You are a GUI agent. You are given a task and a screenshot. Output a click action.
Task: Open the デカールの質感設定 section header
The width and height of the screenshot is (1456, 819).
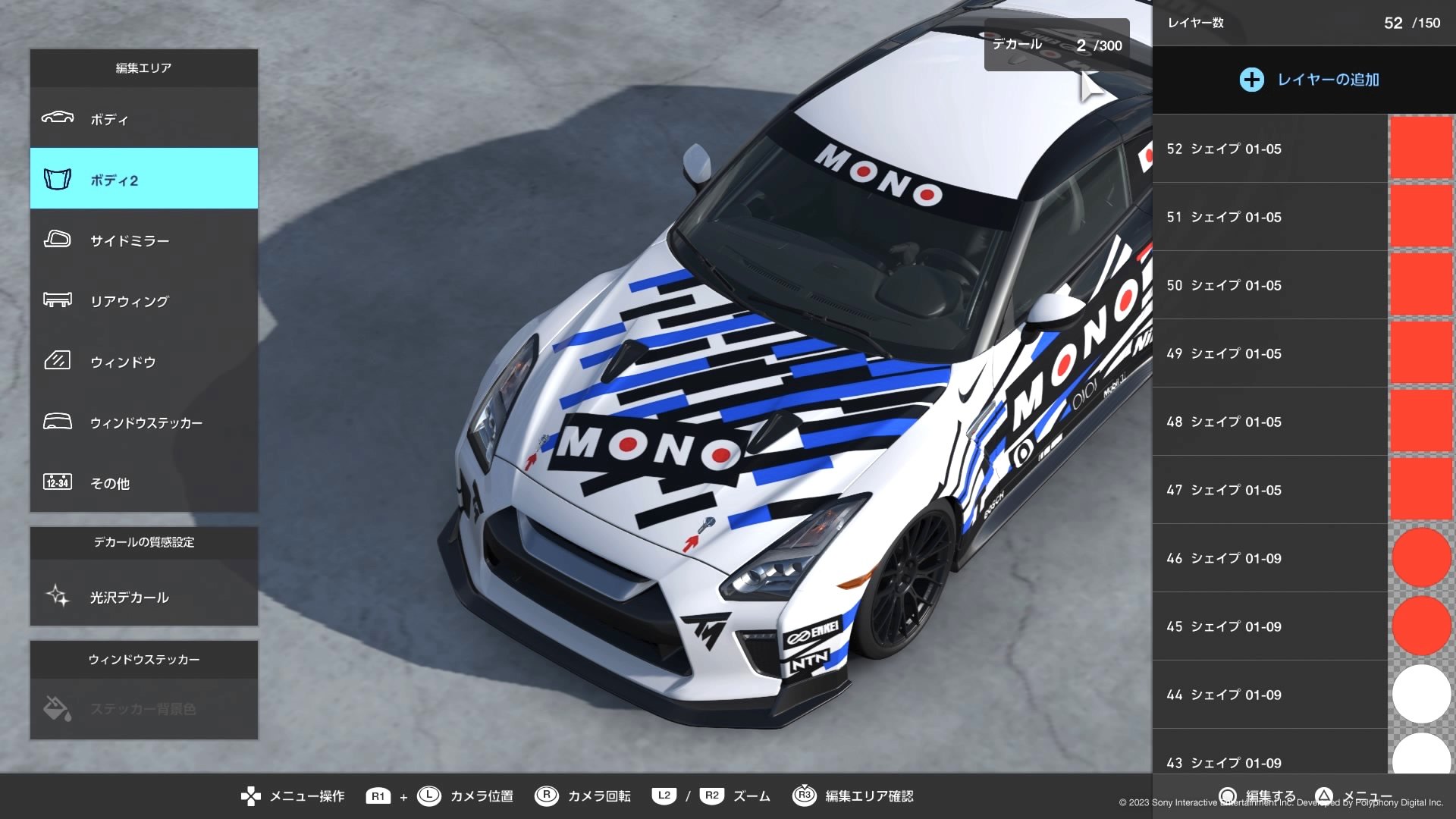[x=143, y=543]
